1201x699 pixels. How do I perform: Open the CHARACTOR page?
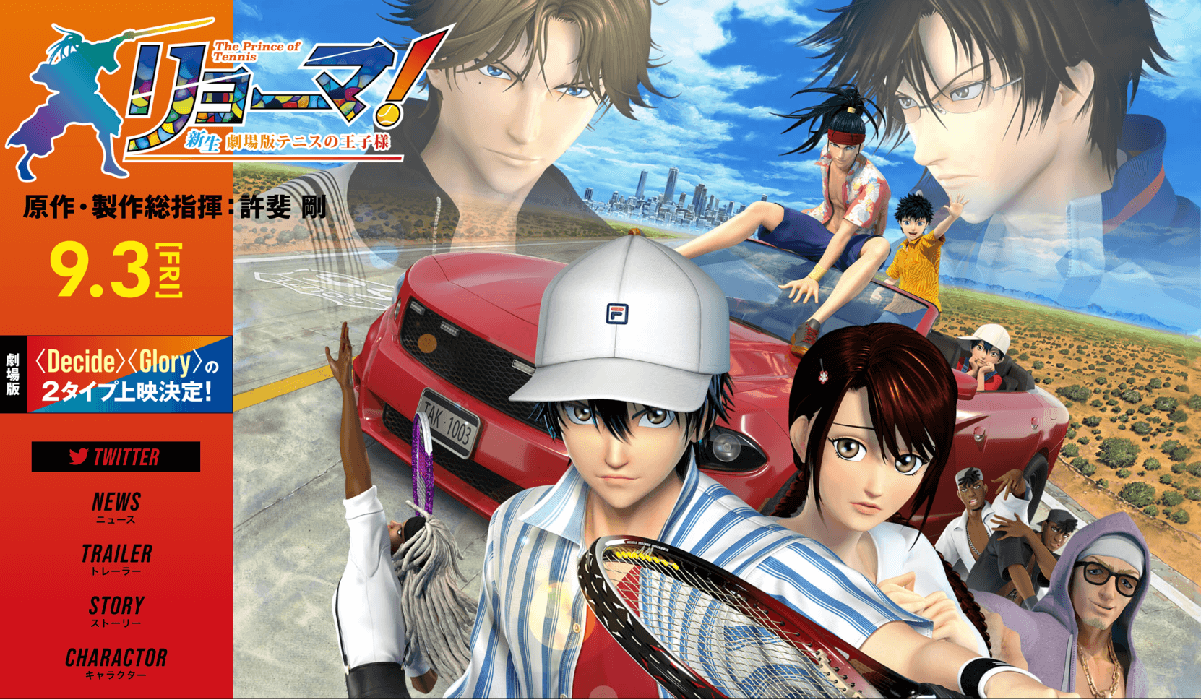pos(116,662)
